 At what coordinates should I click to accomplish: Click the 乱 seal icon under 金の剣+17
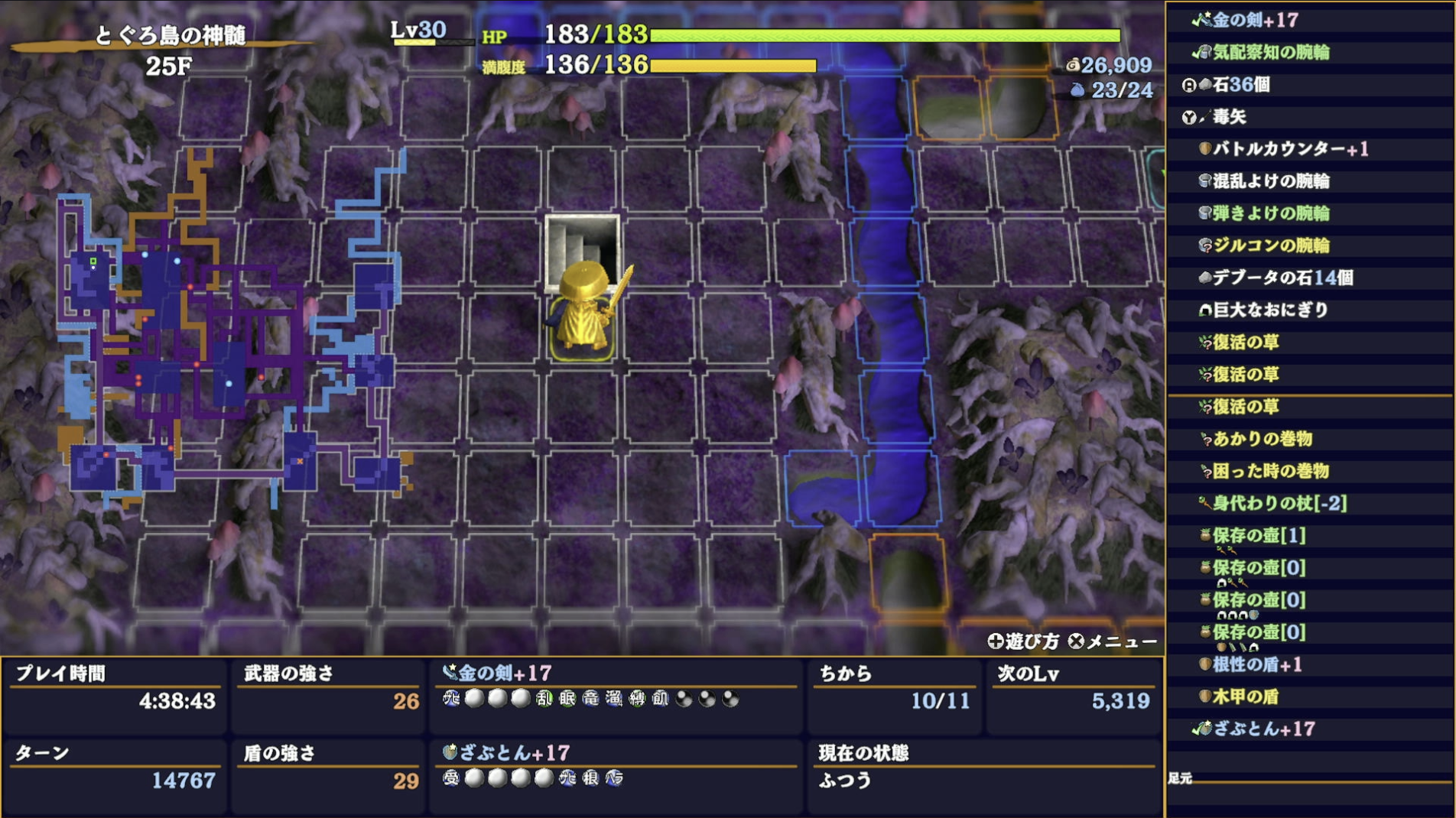coord(544,697)
